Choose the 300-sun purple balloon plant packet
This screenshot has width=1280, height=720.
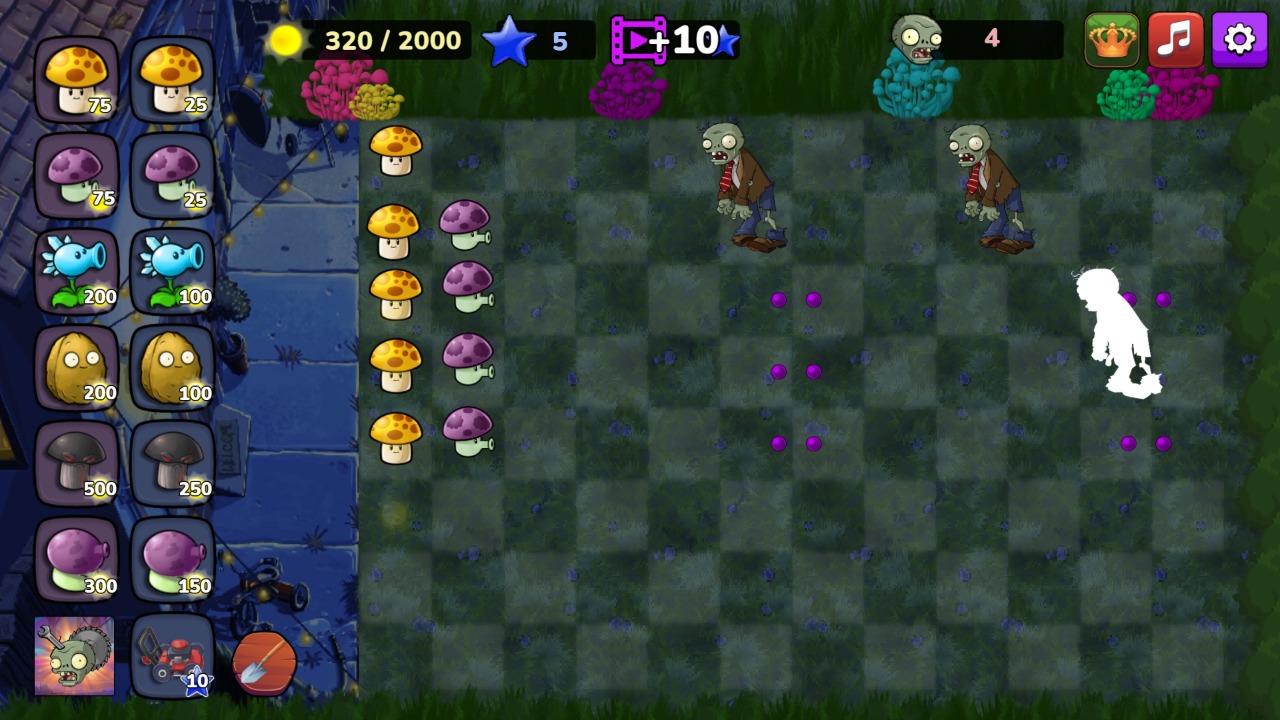click(78, 560)
